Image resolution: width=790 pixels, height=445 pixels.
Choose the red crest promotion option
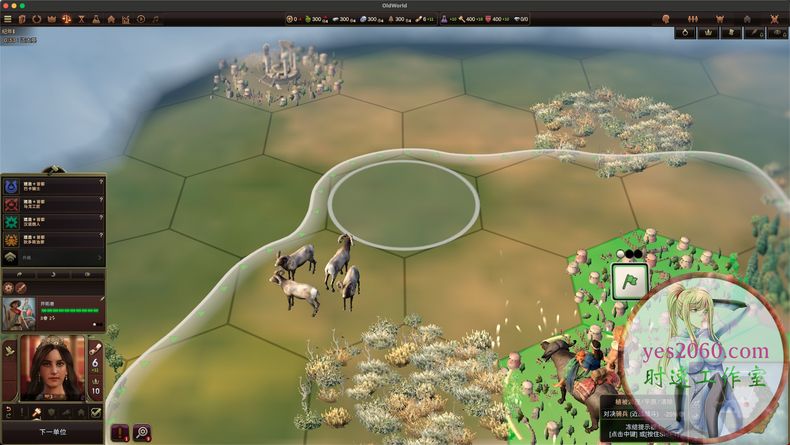[x=13, y=203]
